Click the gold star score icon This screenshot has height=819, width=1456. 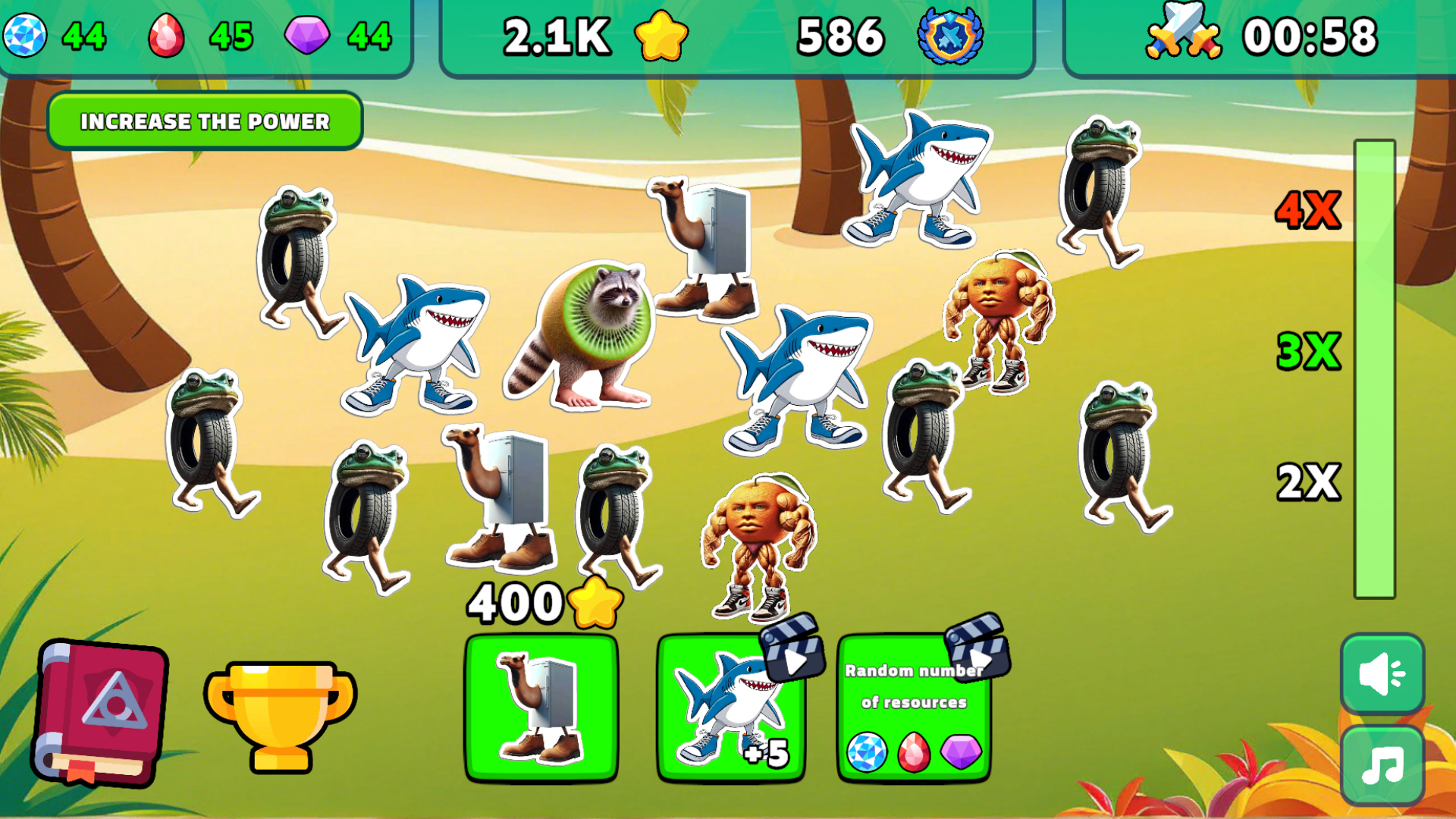pyautogui.click(x=661, y=36)
